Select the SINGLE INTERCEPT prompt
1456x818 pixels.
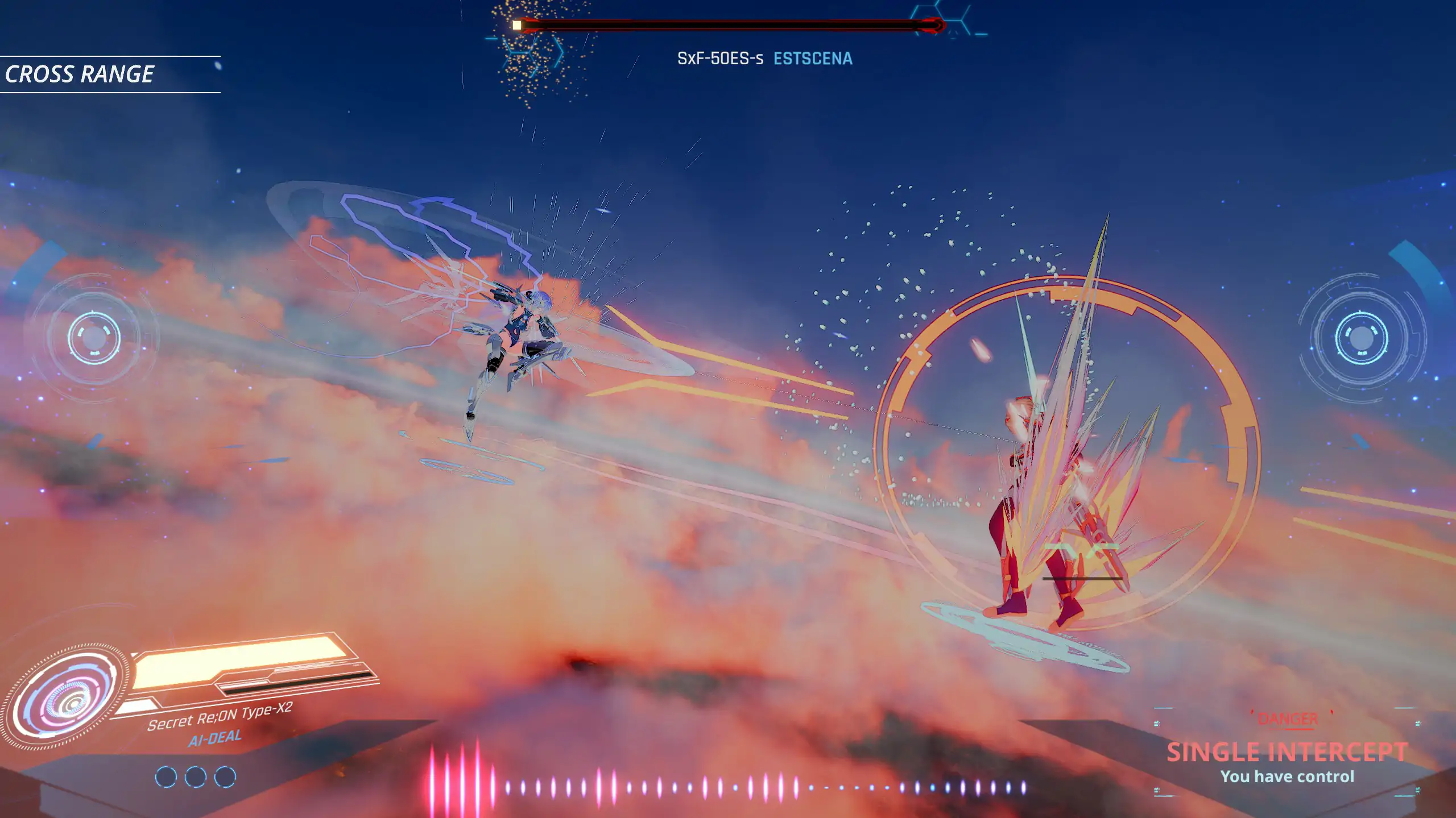pos(1287,752)
